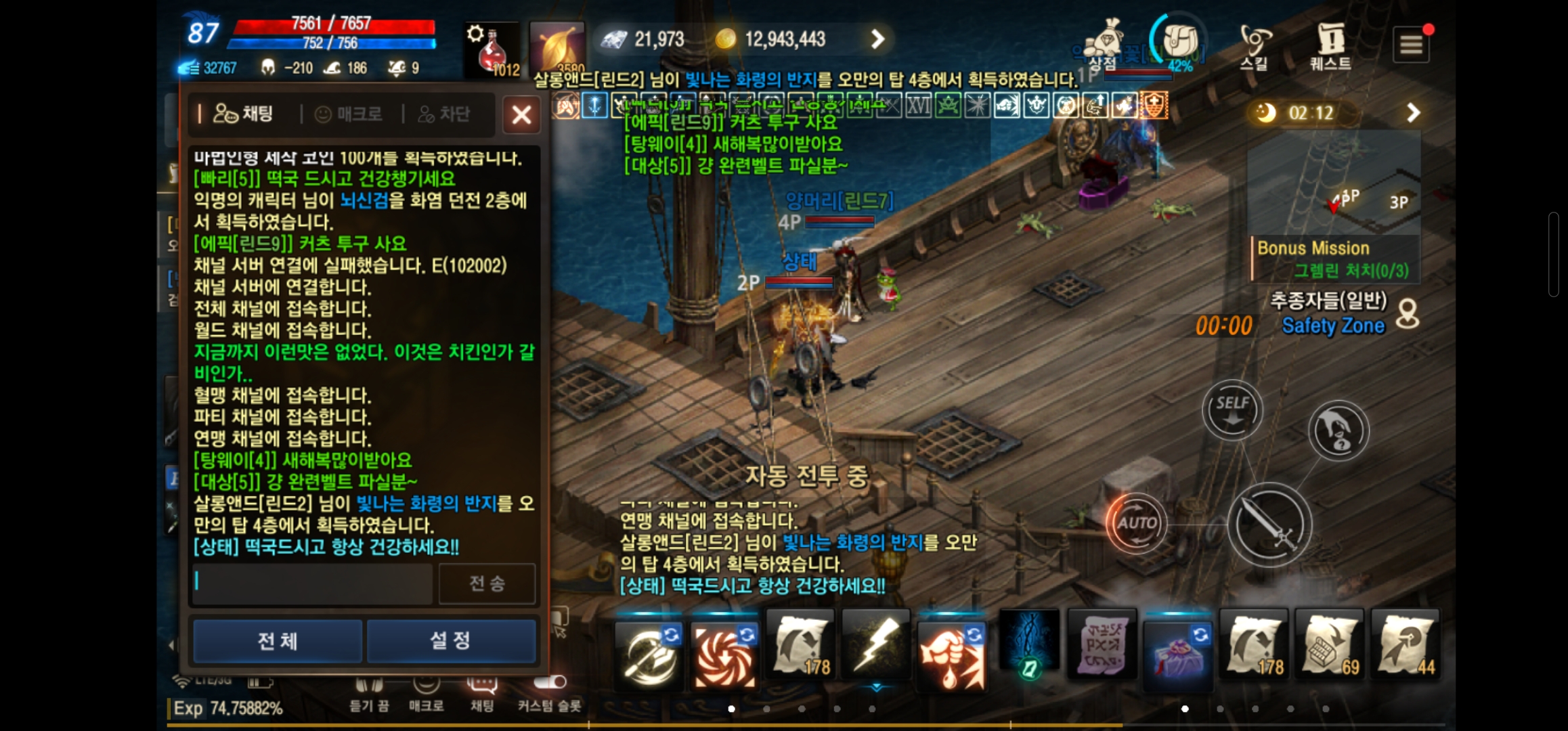Select the SELF target icon

[1235, 409]
